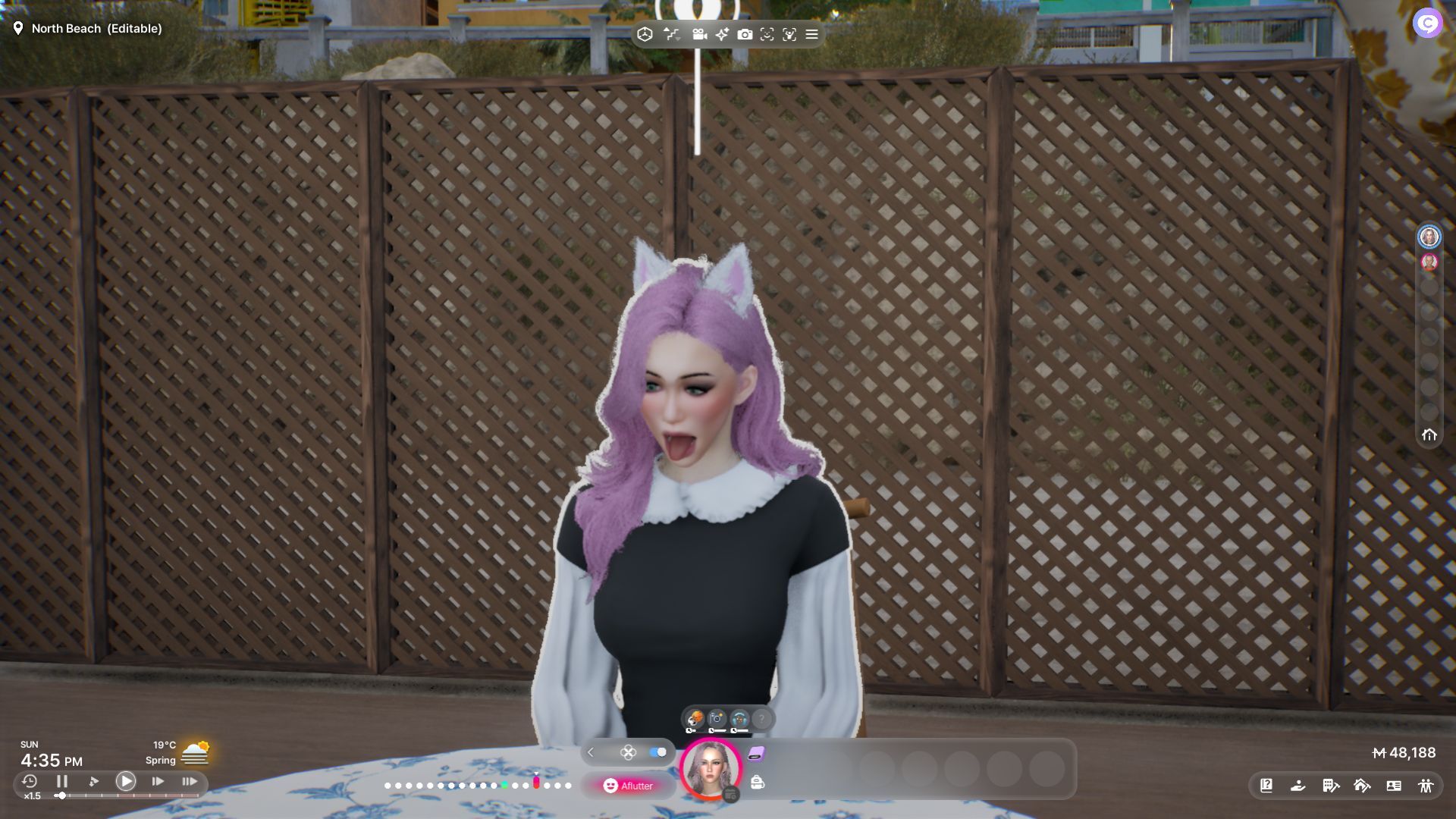
Task: Pause the game time
Action: pyautogui.click(x=62, y=781)
